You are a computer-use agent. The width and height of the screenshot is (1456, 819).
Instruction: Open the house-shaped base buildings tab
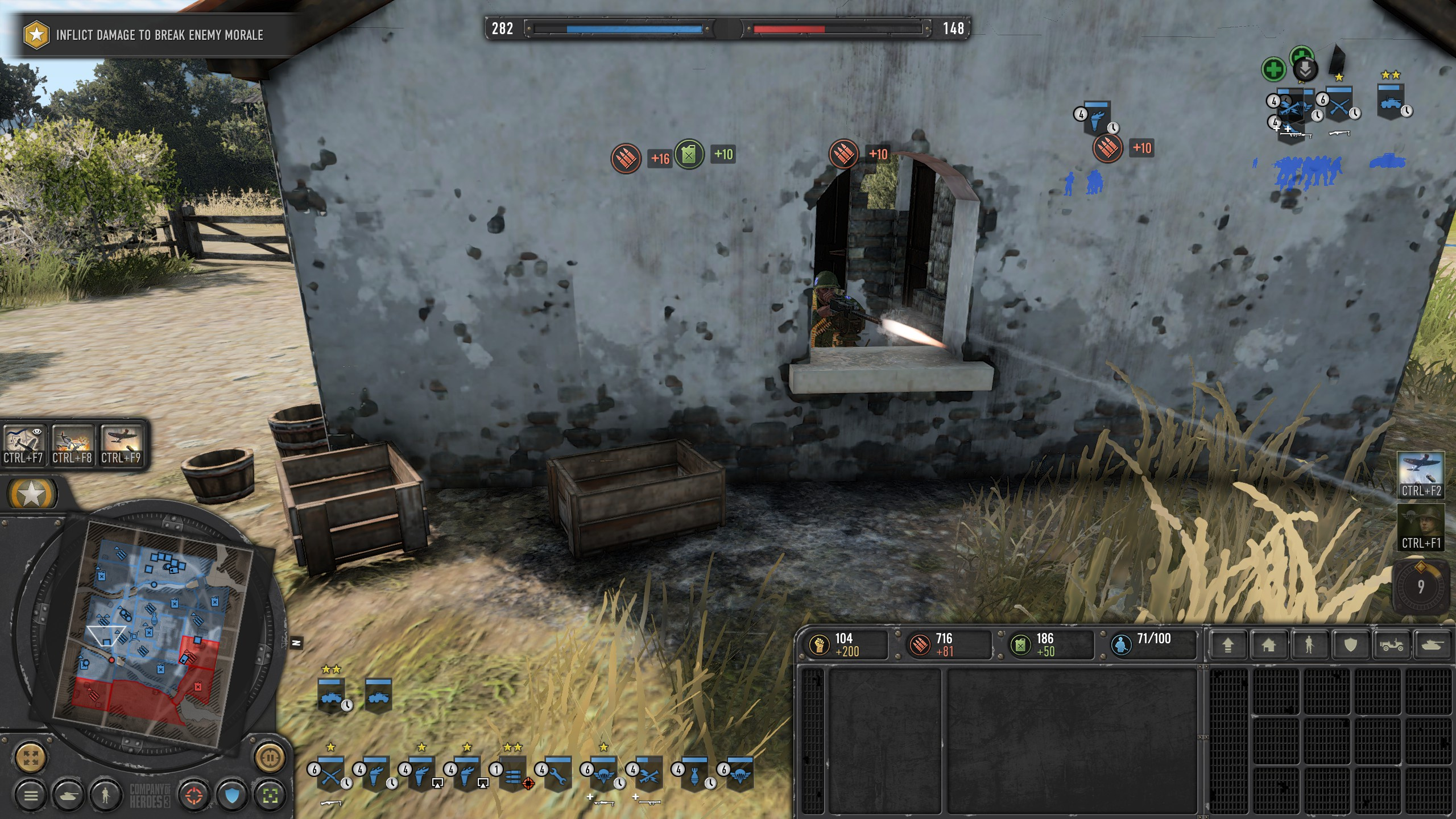[1268, 645]
